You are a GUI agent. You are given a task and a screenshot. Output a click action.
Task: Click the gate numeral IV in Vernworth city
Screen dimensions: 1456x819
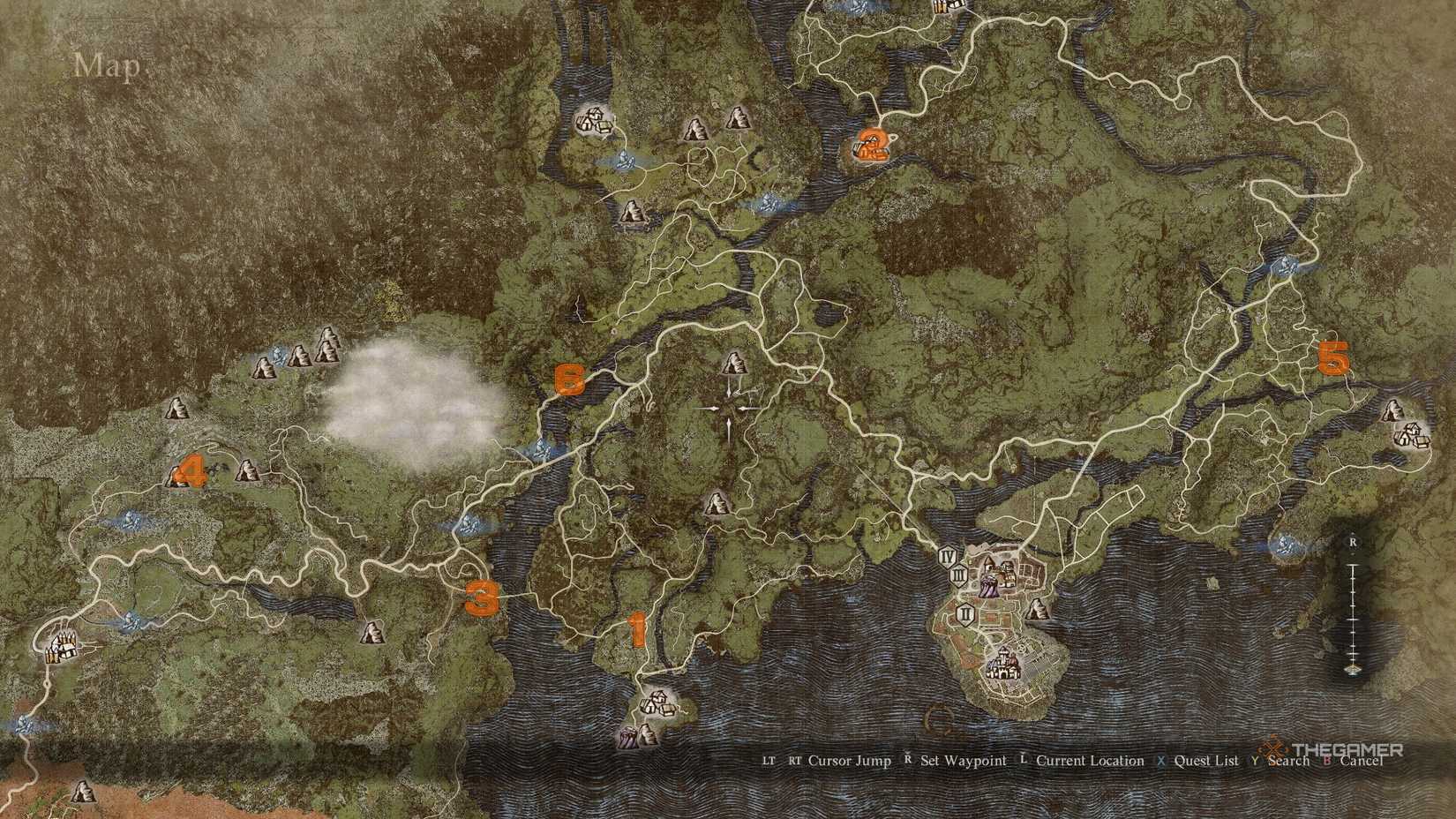coord(949,557)
